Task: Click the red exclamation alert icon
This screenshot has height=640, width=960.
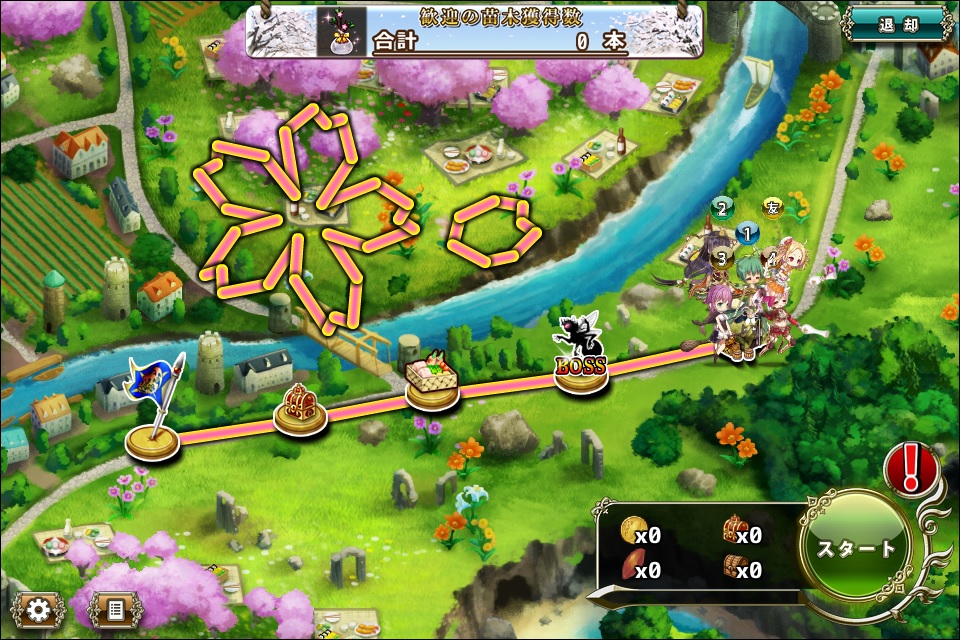Action: 910,467
